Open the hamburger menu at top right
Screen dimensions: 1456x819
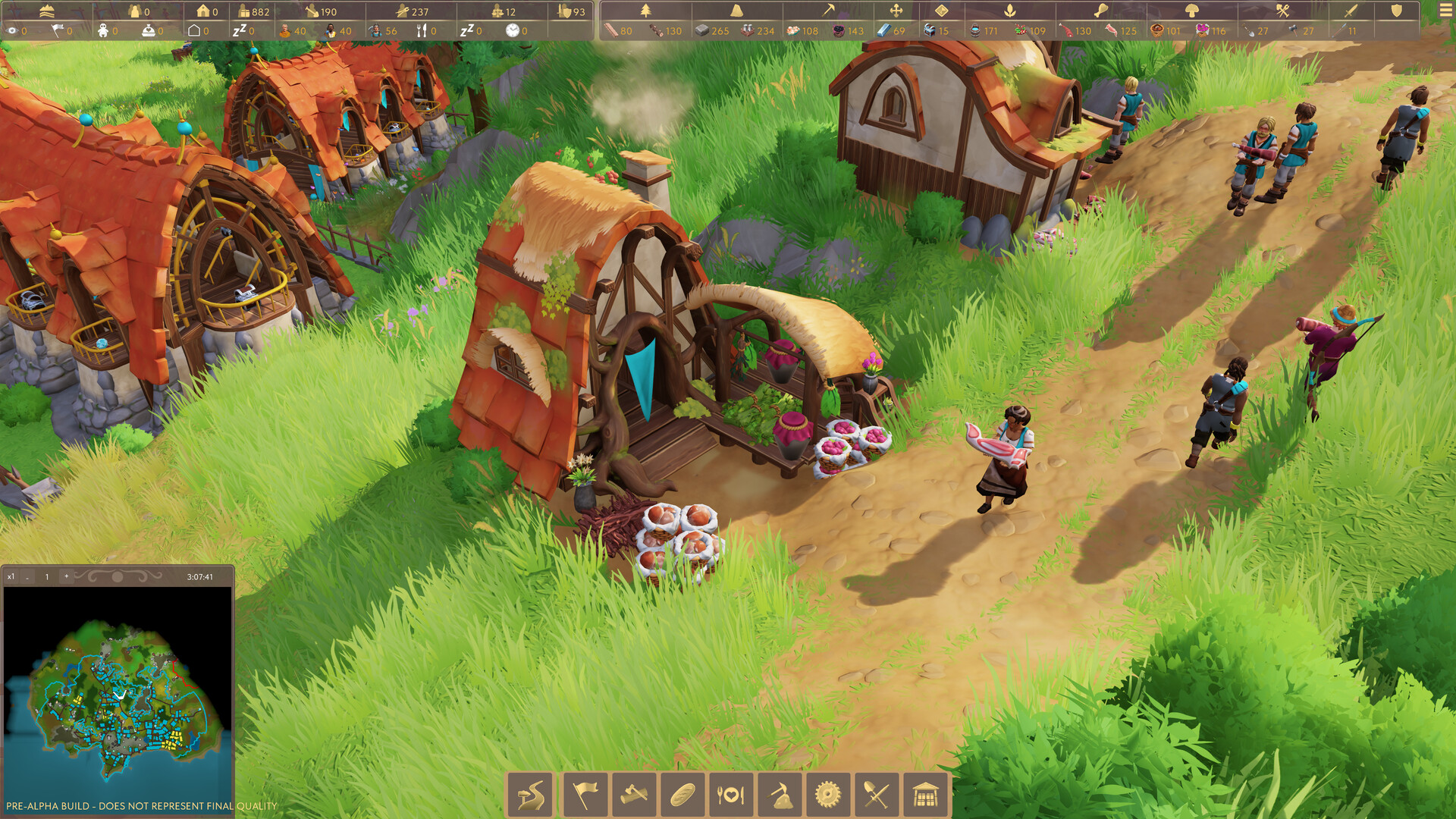pos(1443,11)
